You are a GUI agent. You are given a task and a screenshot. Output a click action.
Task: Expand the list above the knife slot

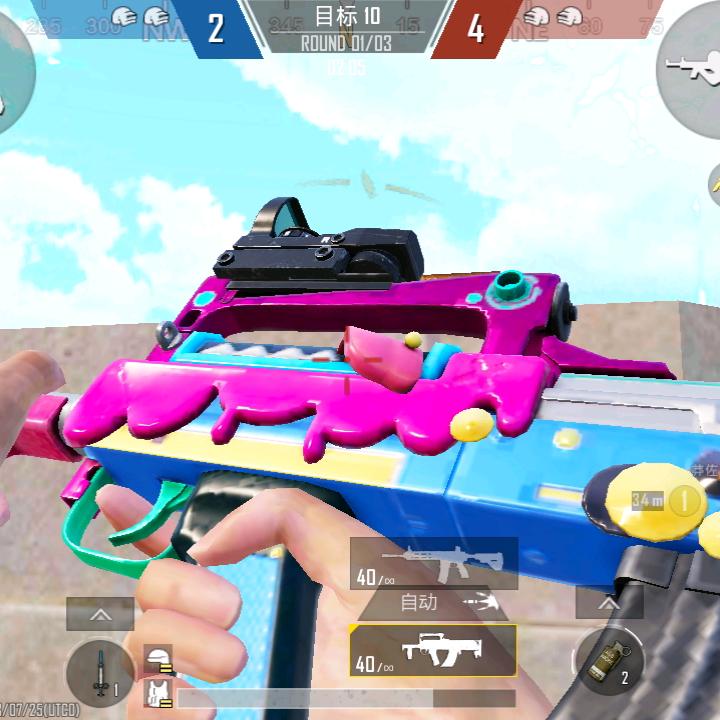(x=100, y=614)
